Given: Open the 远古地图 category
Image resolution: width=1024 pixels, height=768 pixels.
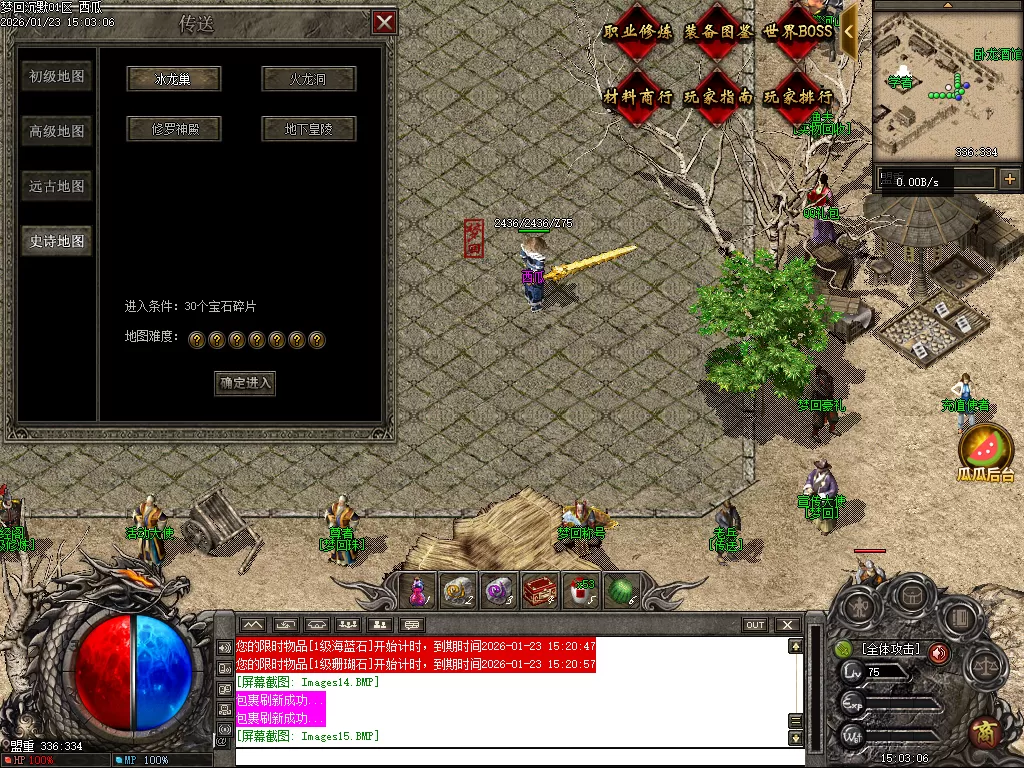Looking at the screenshot, I should [57, 186].
